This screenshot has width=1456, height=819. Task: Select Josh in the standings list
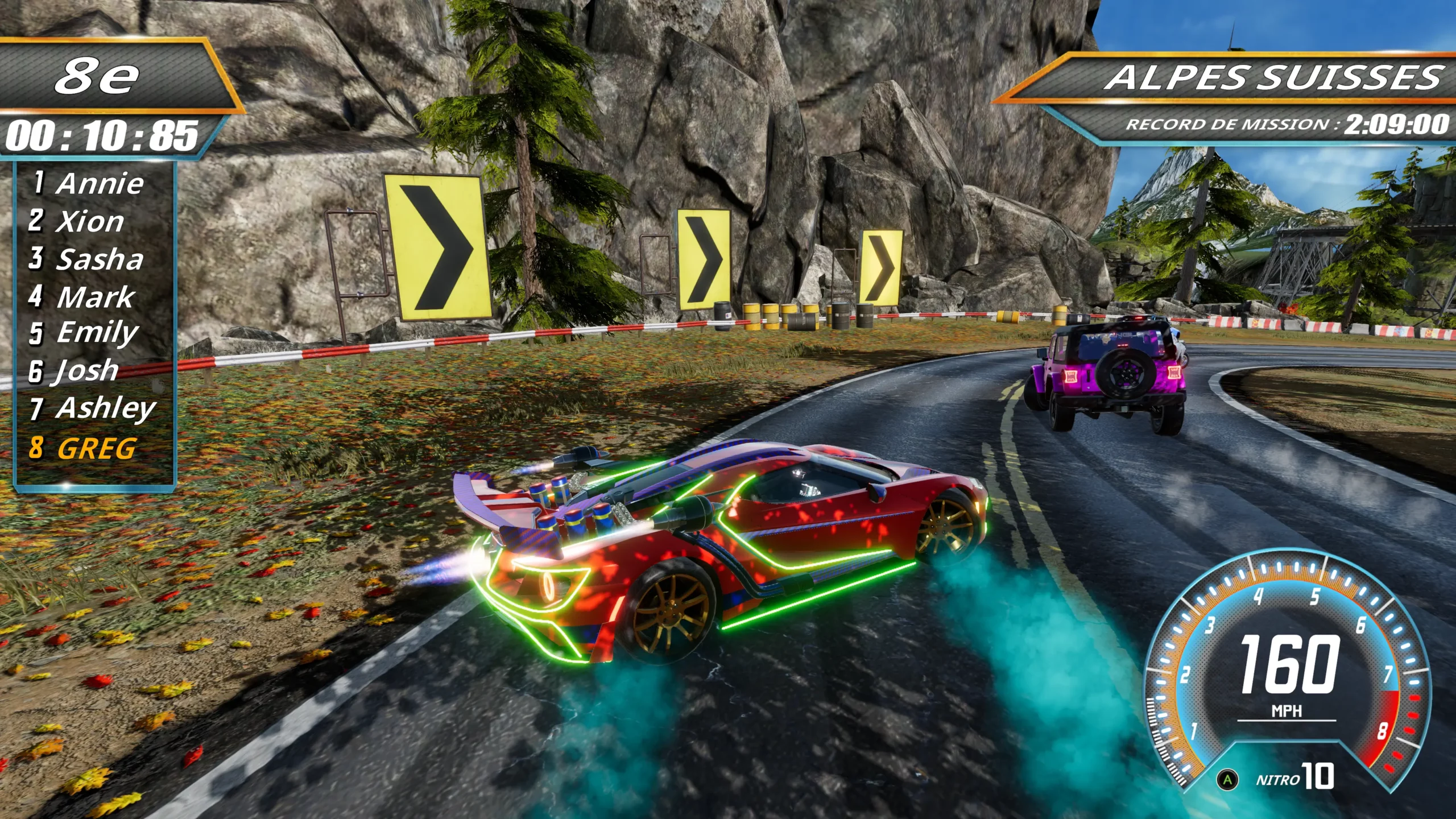(75, 371)
